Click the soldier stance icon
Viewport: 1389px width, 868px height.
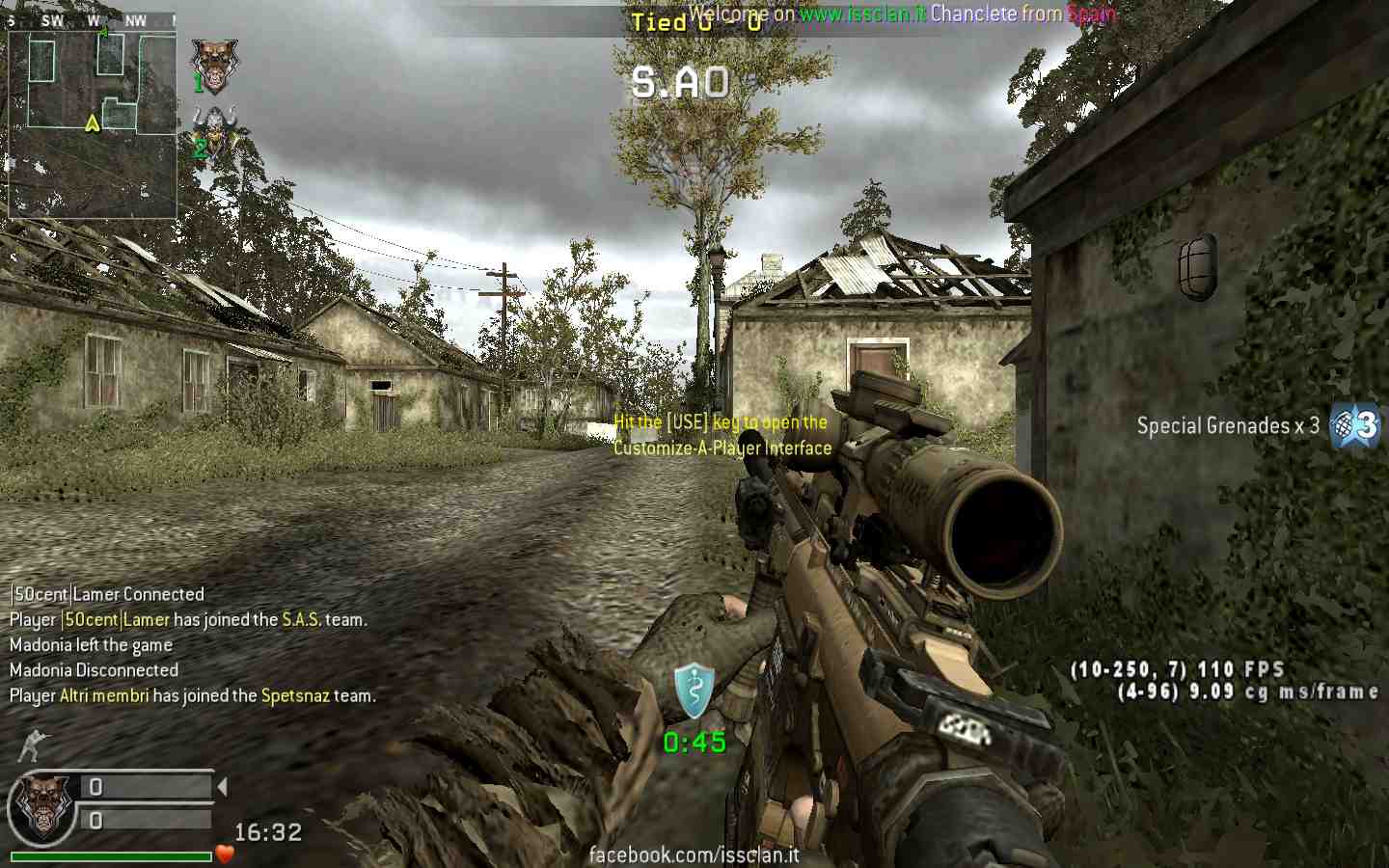tap(31, 746)
